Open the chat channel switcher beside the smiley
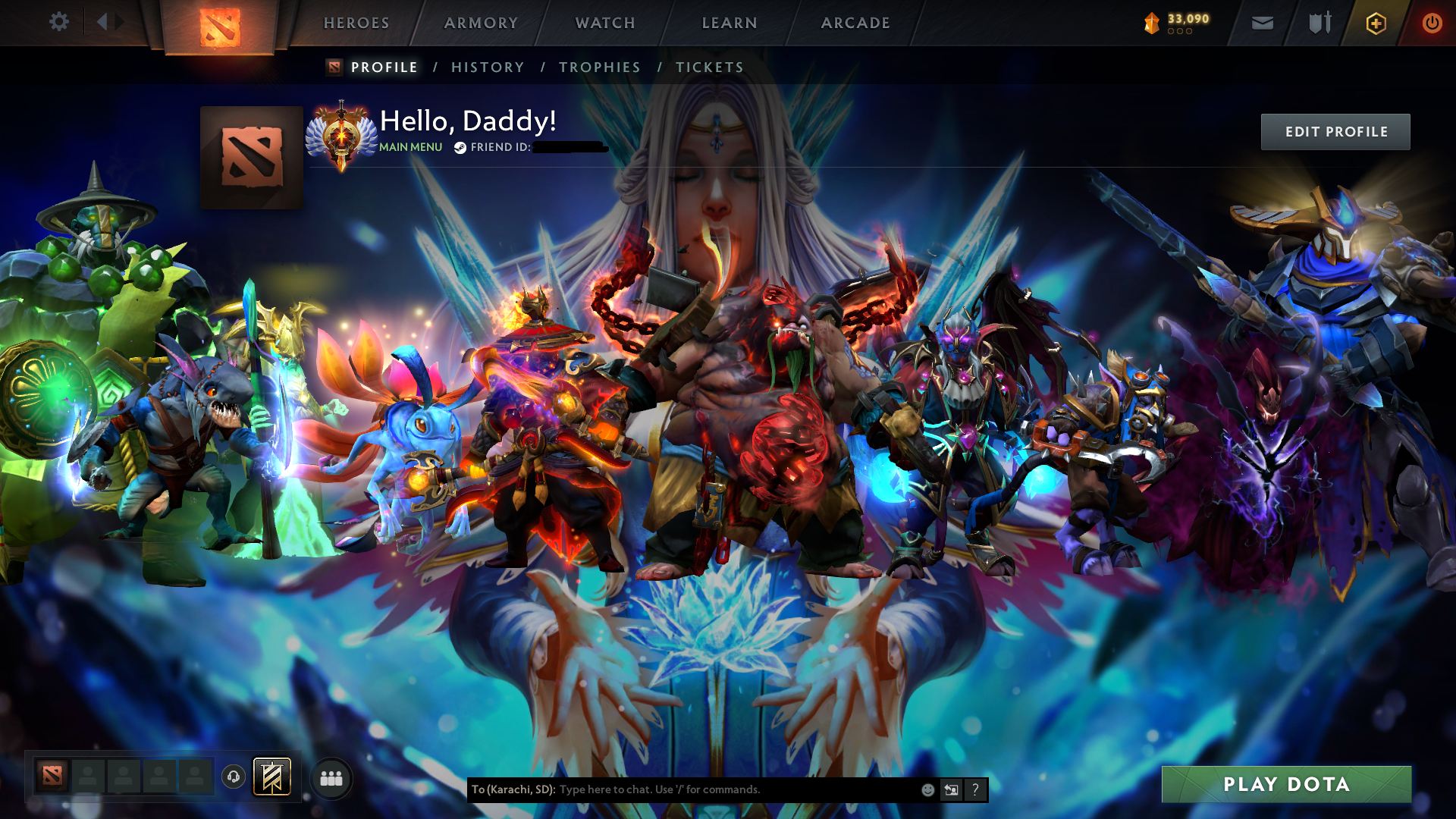The height and width of the screenshot is (819, 1456). point(951,789)
